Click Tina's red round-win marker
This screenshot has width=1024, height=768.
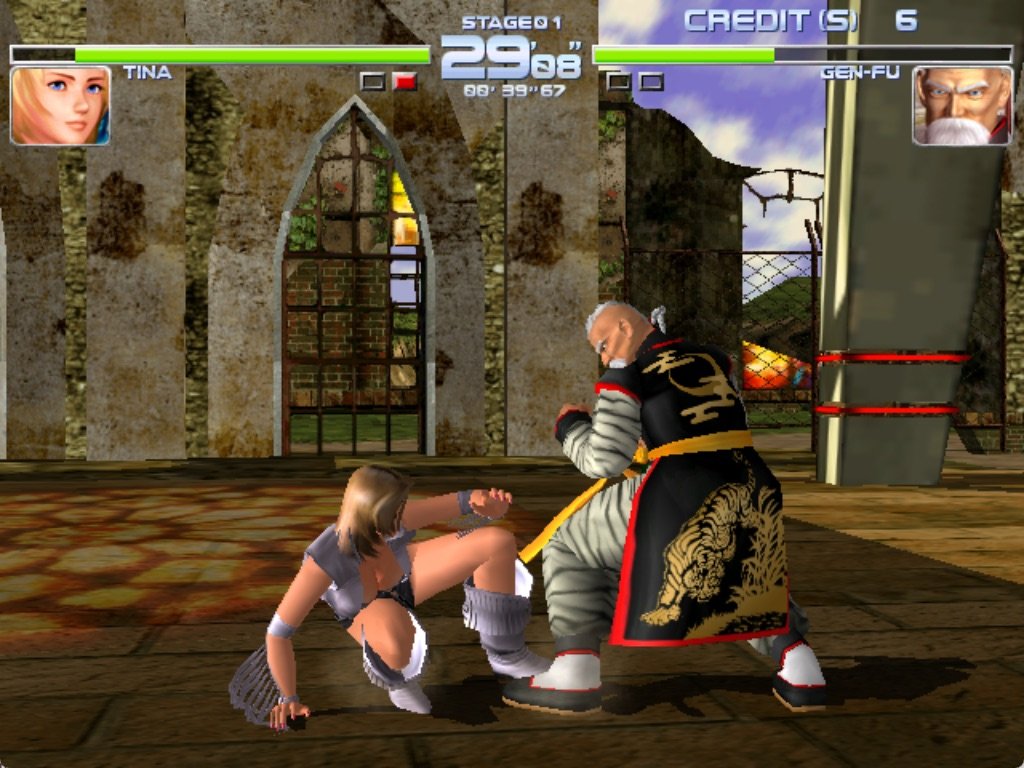tap(405, 82)
